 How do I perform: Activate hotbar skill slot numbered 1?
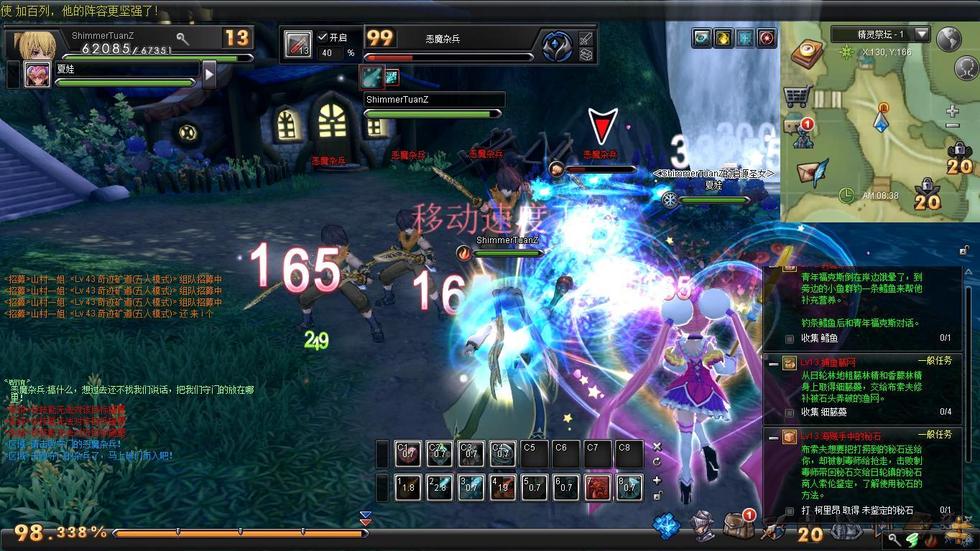point(408,486)
